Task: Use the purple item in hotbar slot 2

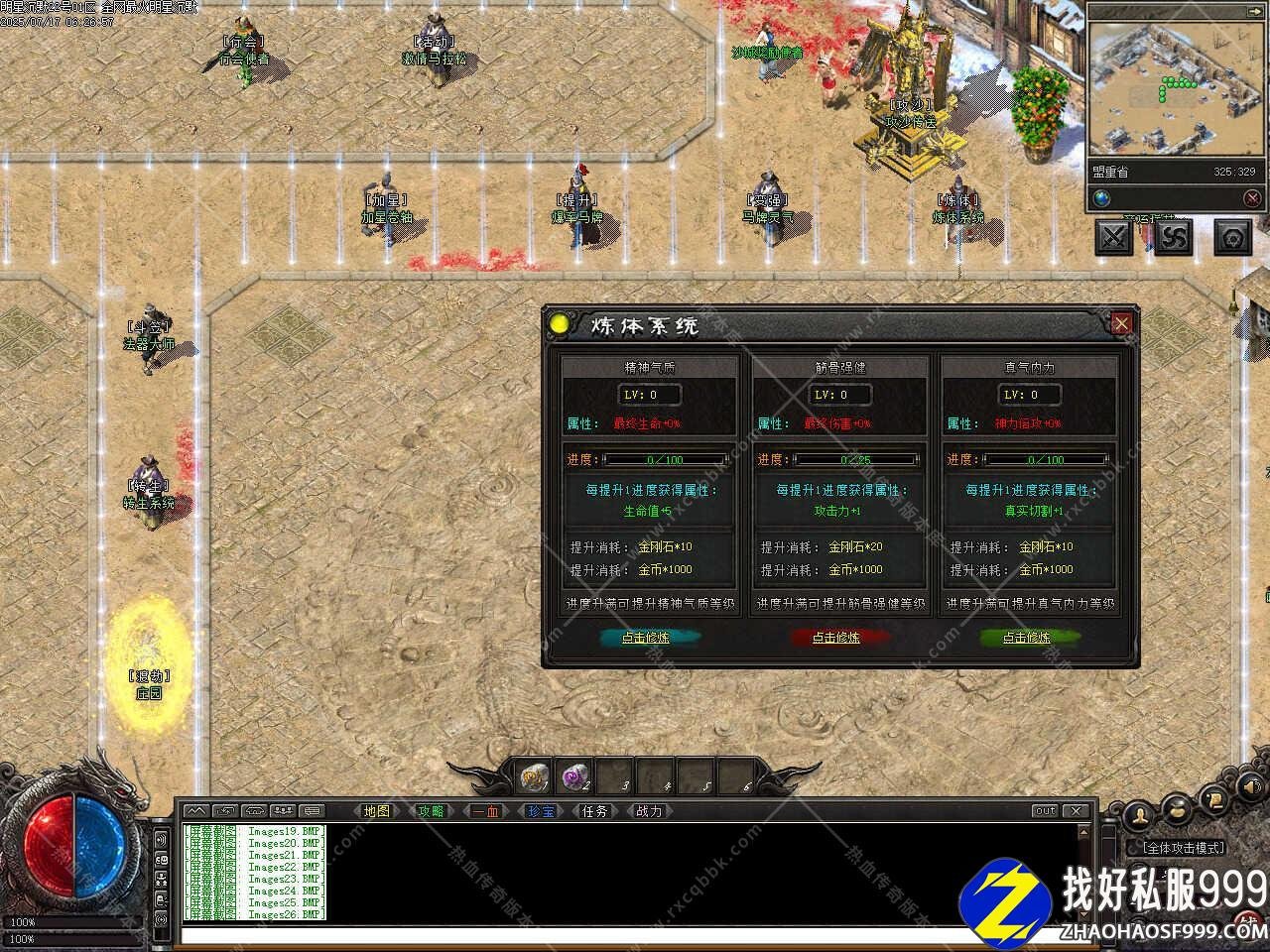Action: click(x=575, y=776)
